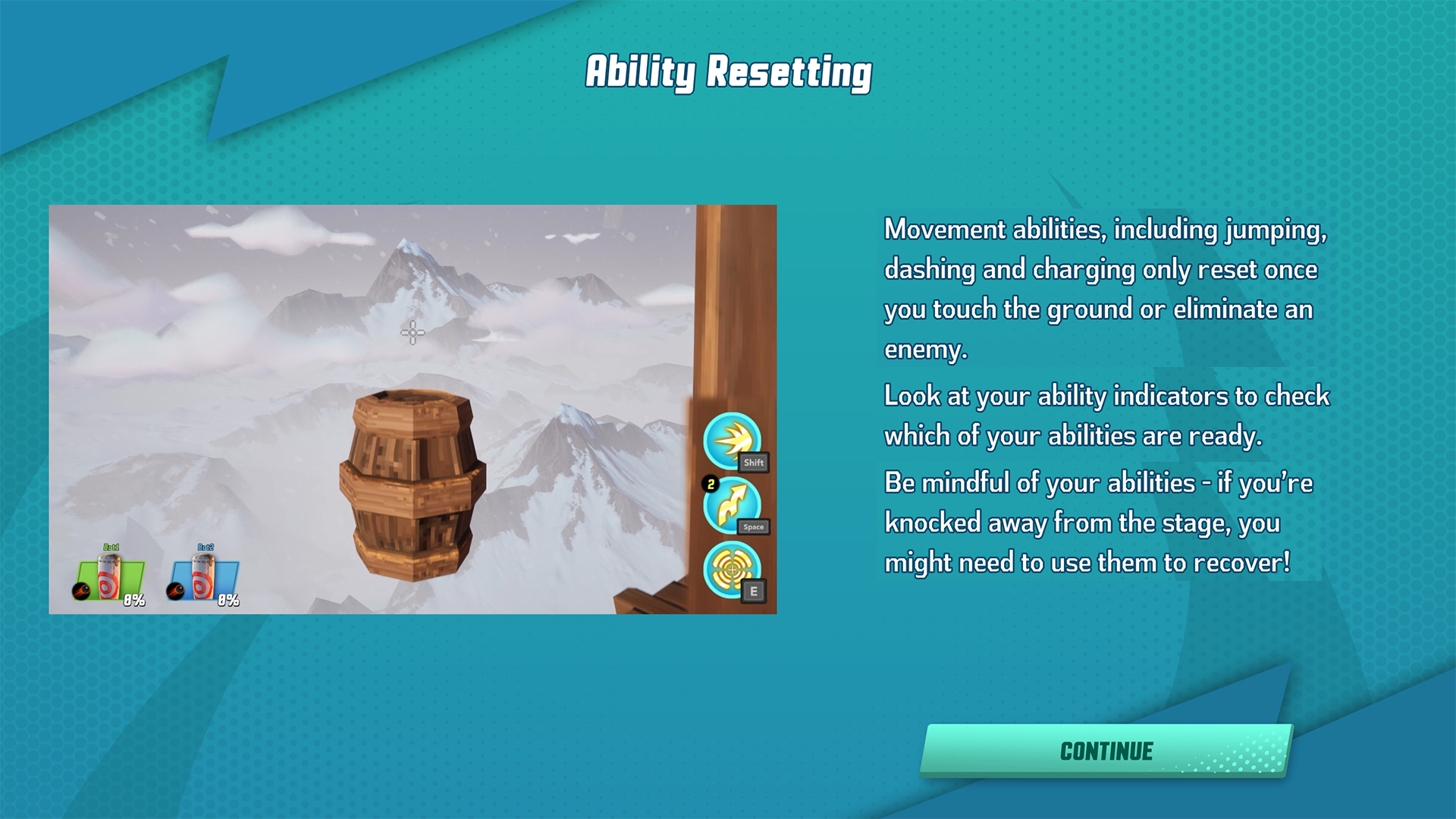1456x819 pixels.
Task: Click the Continue button
Action: (1106, 751)
